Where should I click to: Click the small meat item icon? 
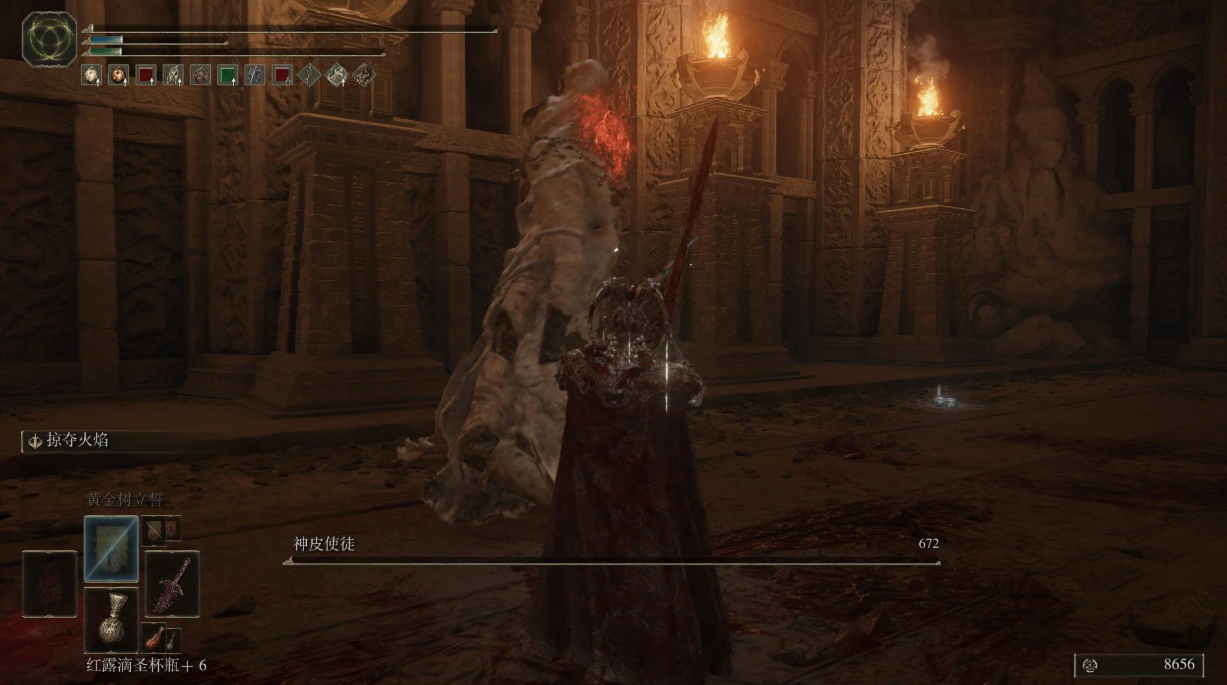tap(152, 636)
